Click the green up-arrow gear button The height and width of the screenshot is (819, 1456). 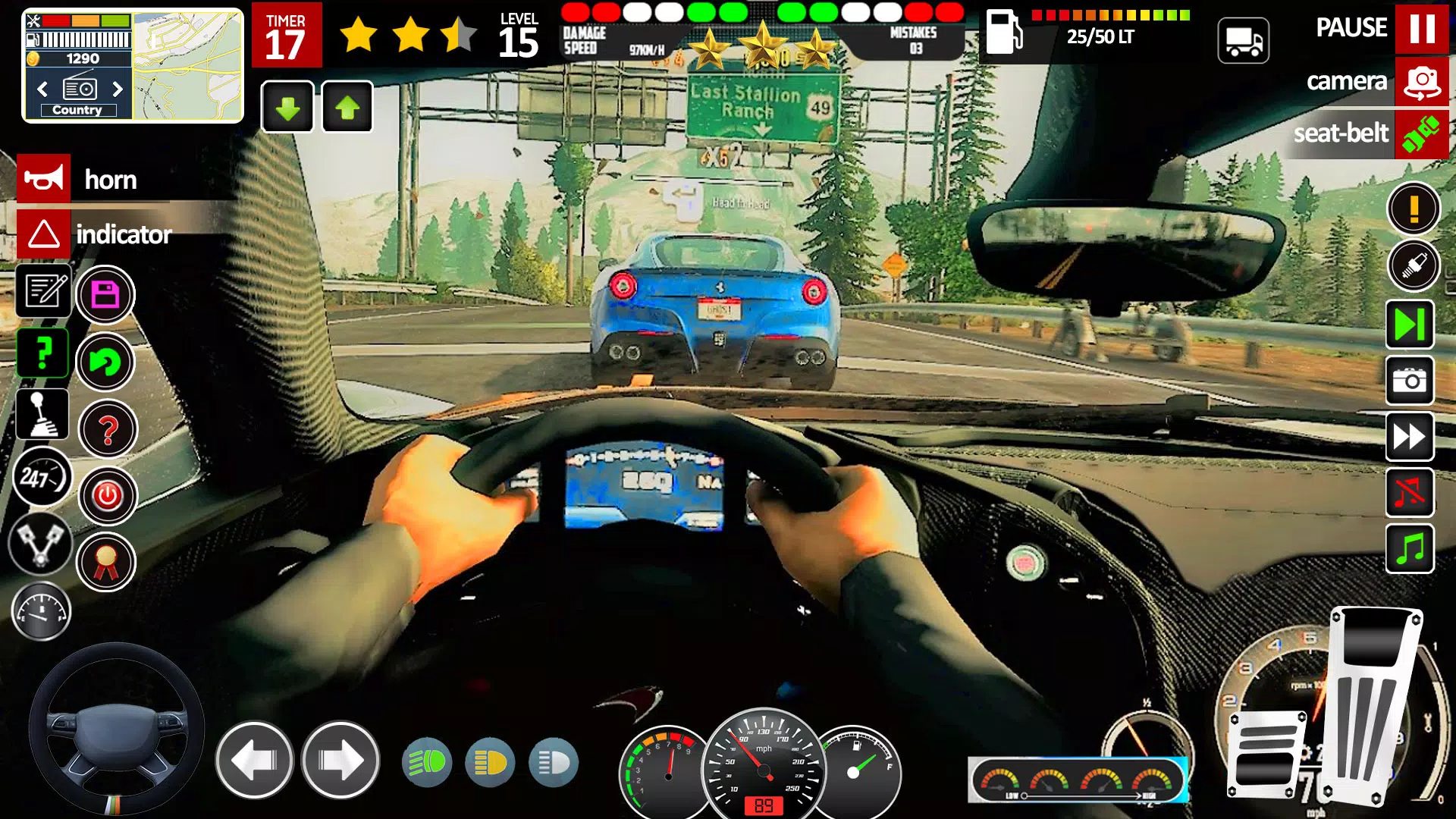[347, 108]
